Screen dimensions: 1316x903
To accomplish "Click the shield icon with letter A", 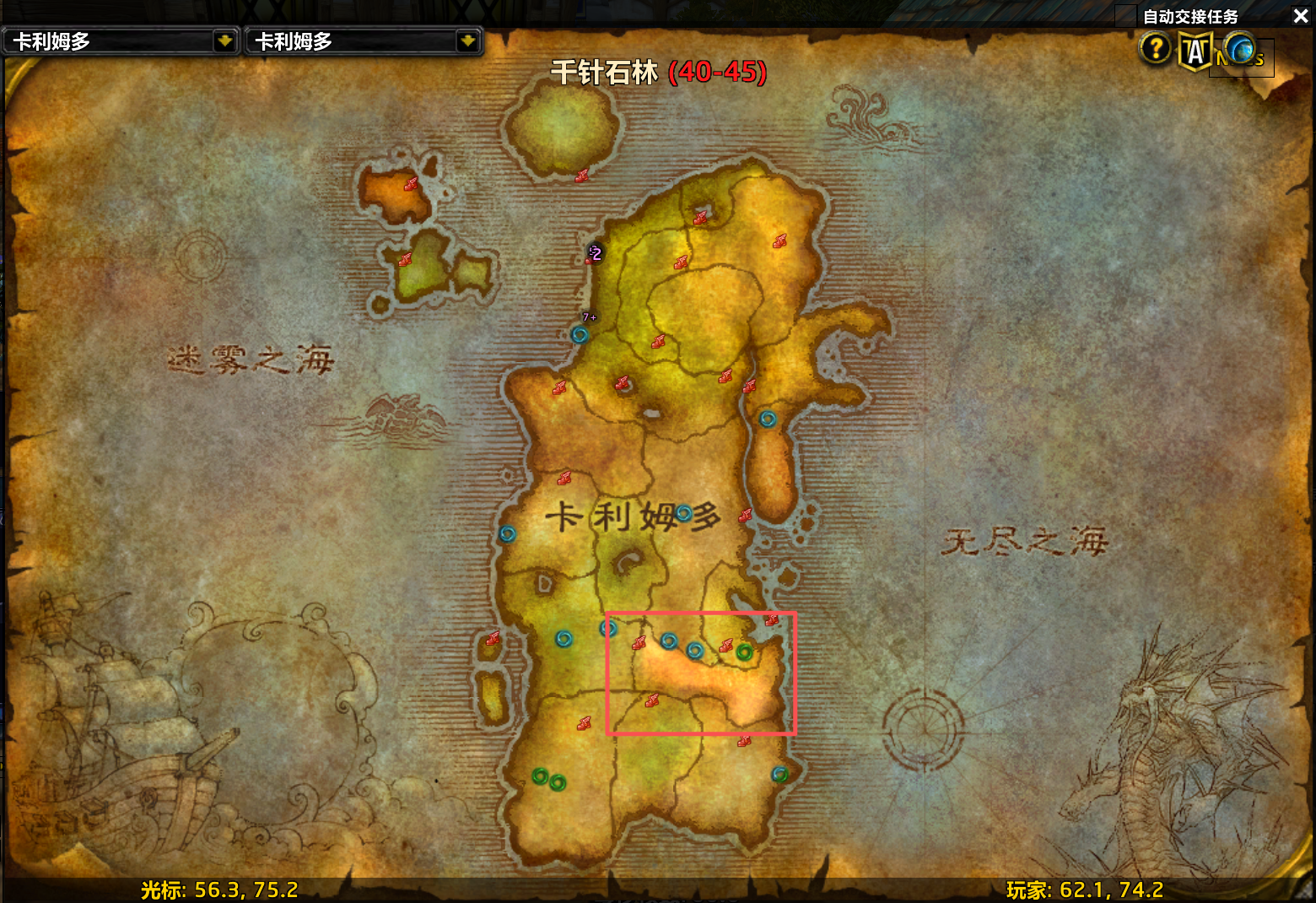I will 1195,51.
